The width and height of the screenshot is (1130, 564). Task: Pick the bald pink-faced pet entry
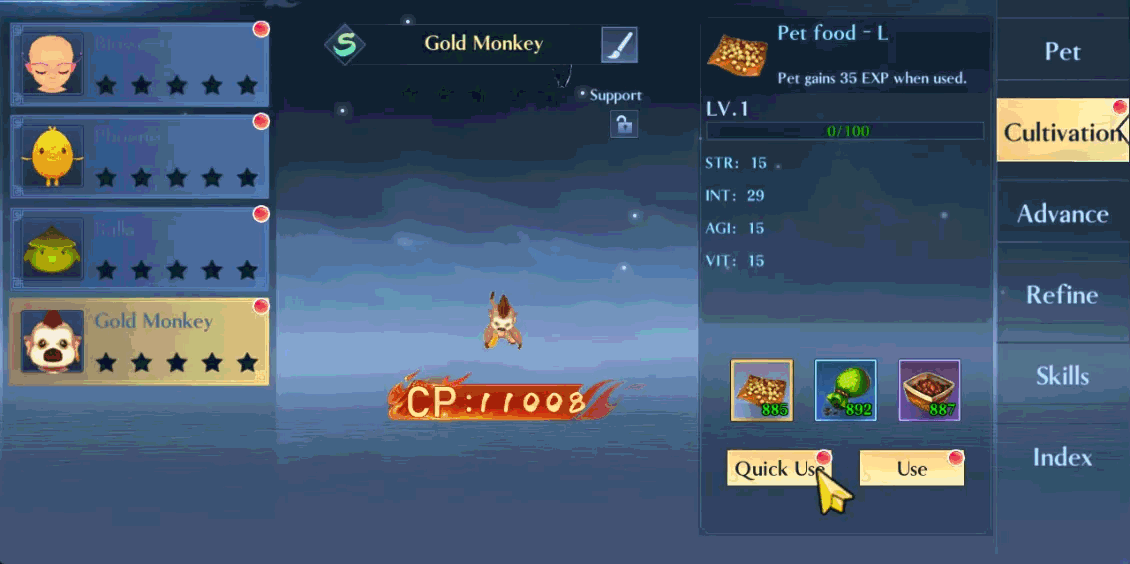[x=140, y=63]
